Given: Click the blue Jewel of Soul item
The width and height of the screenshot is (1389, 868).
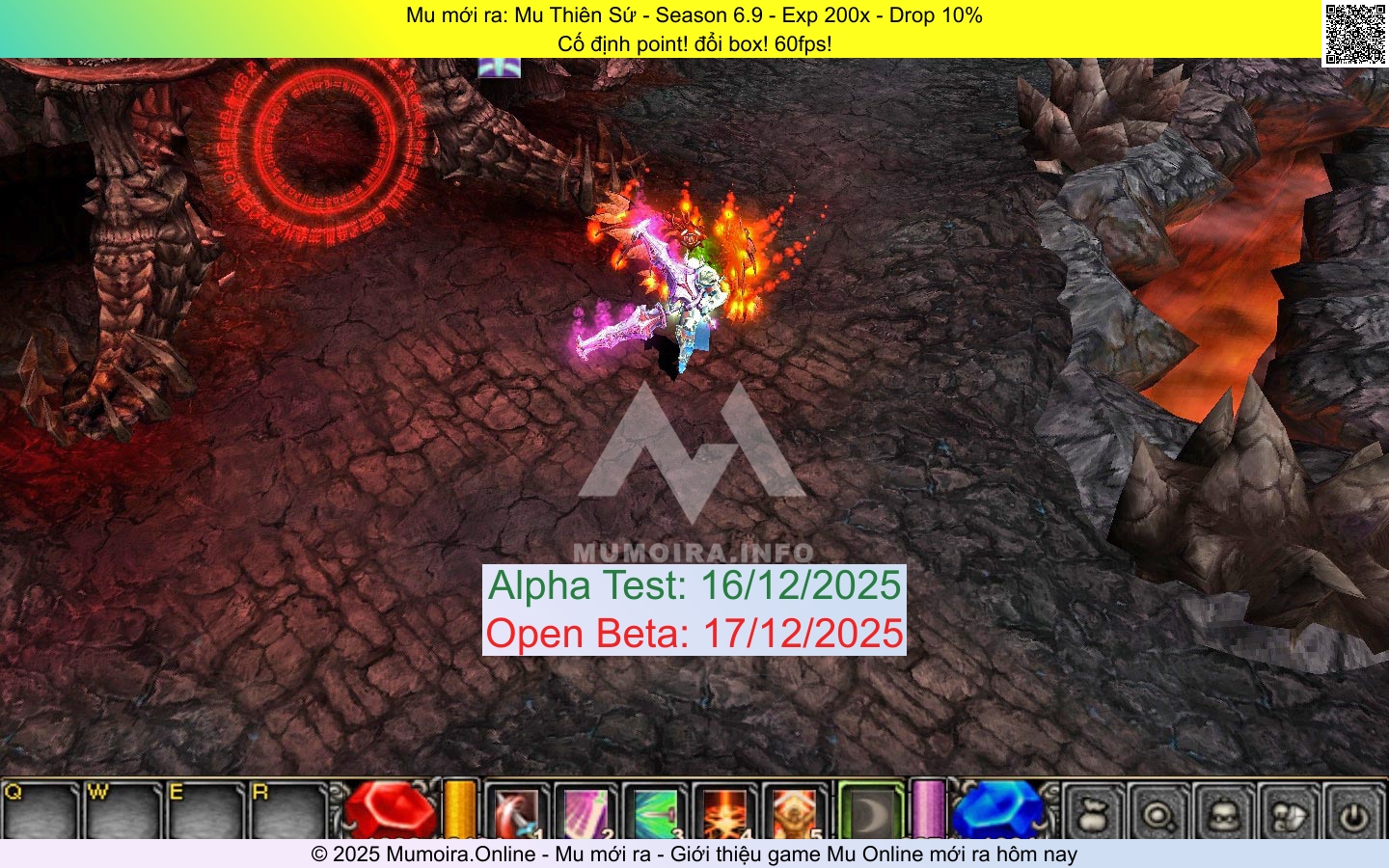Looking at the screenshot, I should pos(994,810).
